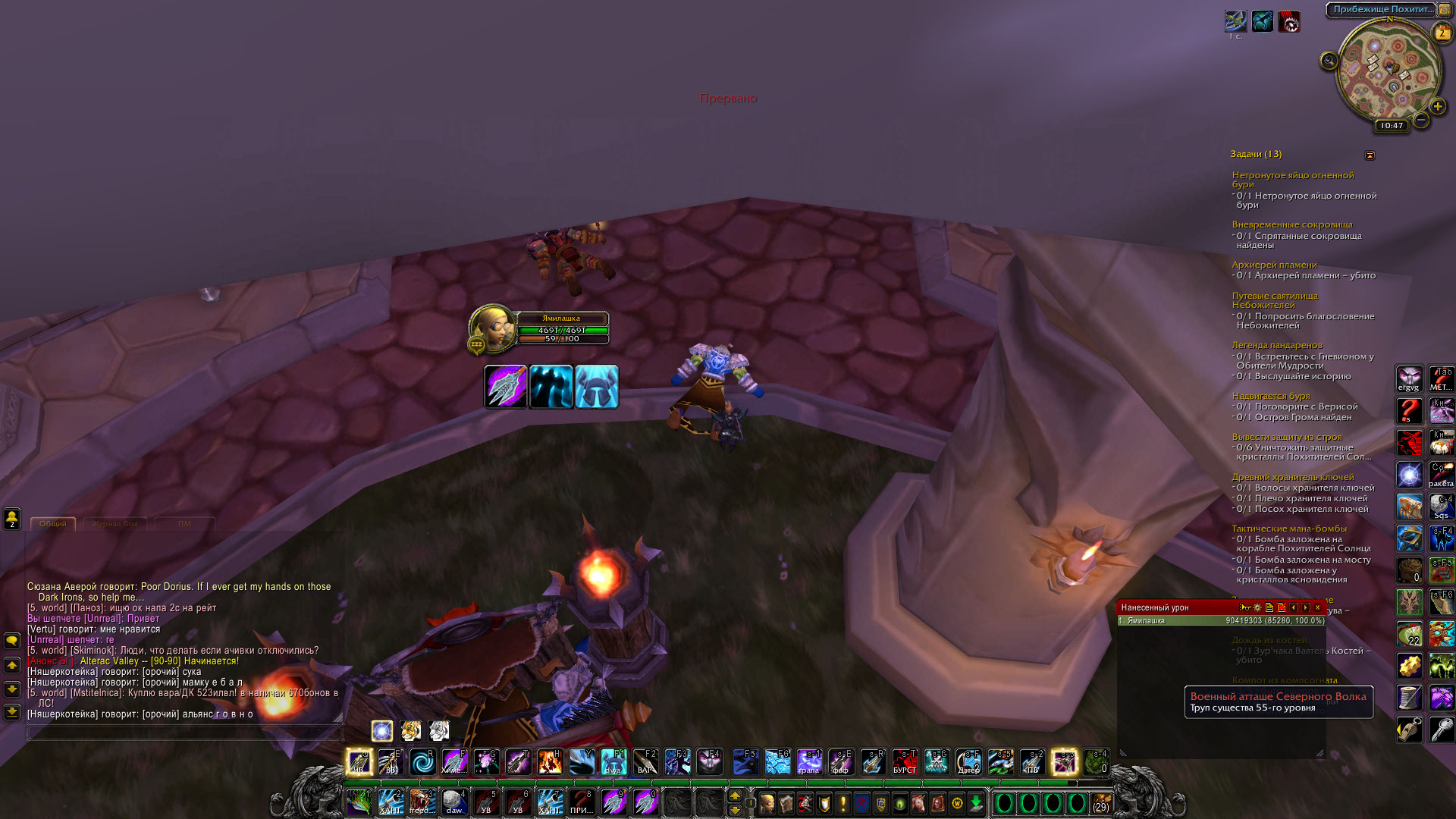This screenshot has height=819, width=1456.
Task: Close the Нанесенный урон damage meter window
Action: point(1318,607)
